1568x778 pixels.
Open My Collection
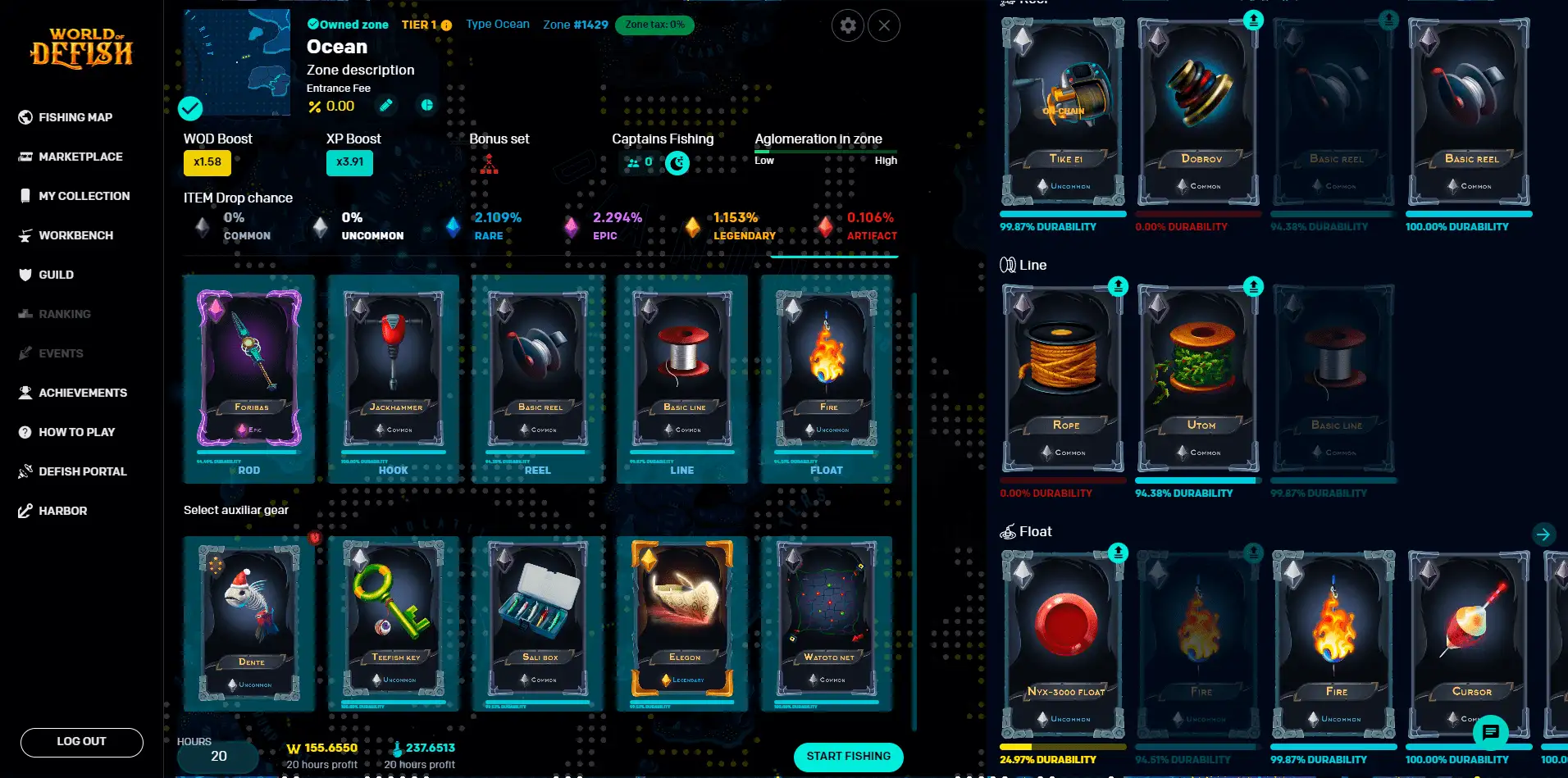(84, 196)
